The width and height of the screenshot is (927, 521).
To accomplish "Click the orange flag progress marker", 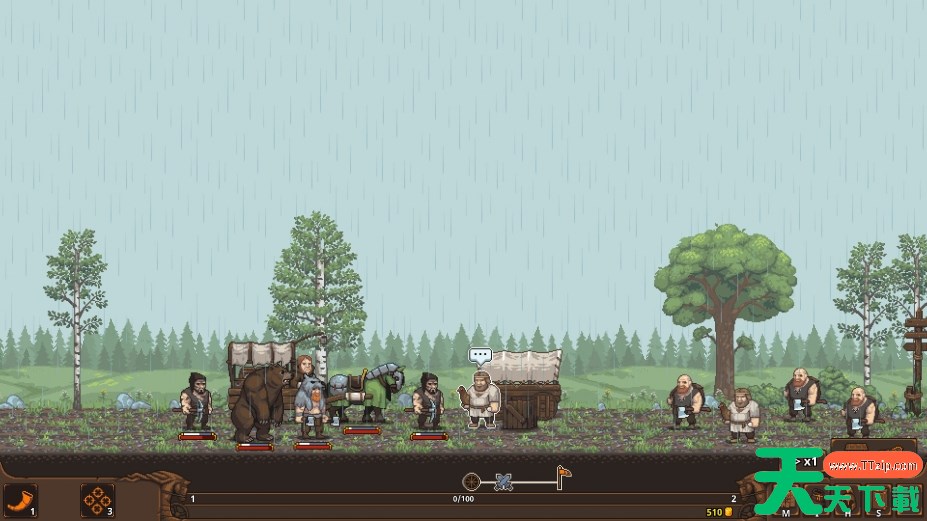I will (x=564, y=474).
